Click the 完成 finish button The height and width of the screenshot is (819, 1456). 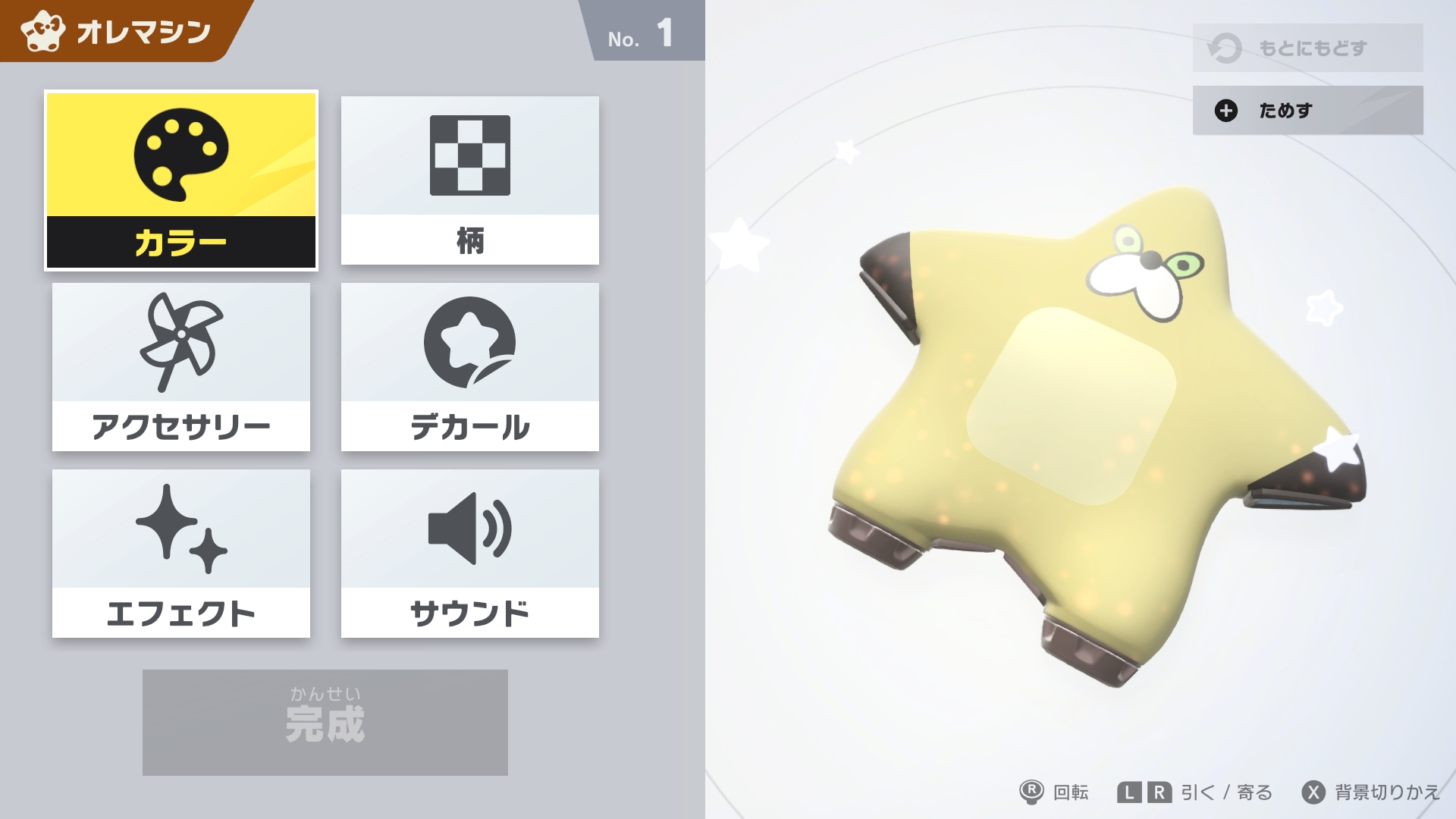[325, 722]
